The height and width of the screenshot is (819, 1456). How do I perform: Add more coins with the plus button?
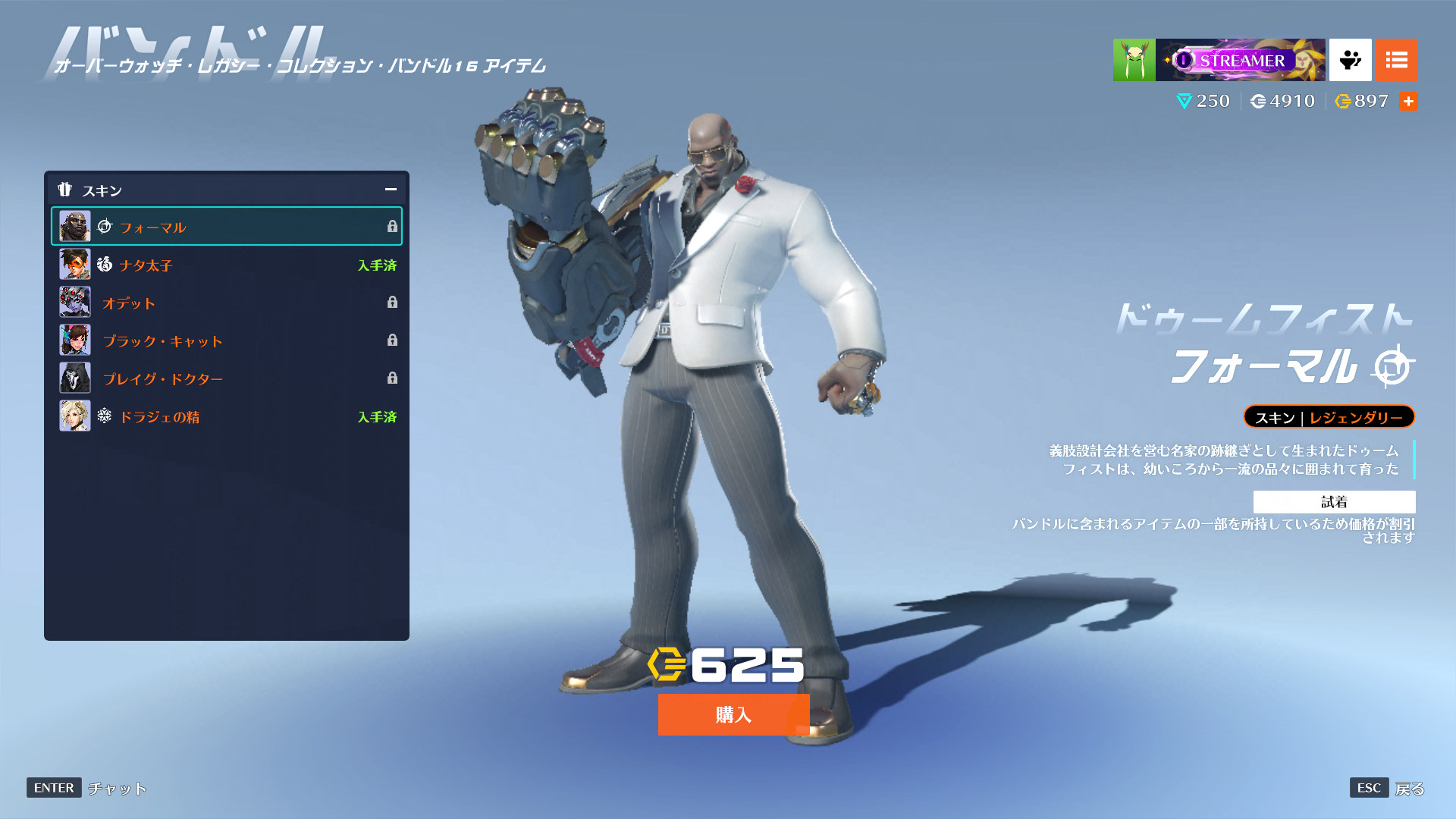tap(1408, 101)
